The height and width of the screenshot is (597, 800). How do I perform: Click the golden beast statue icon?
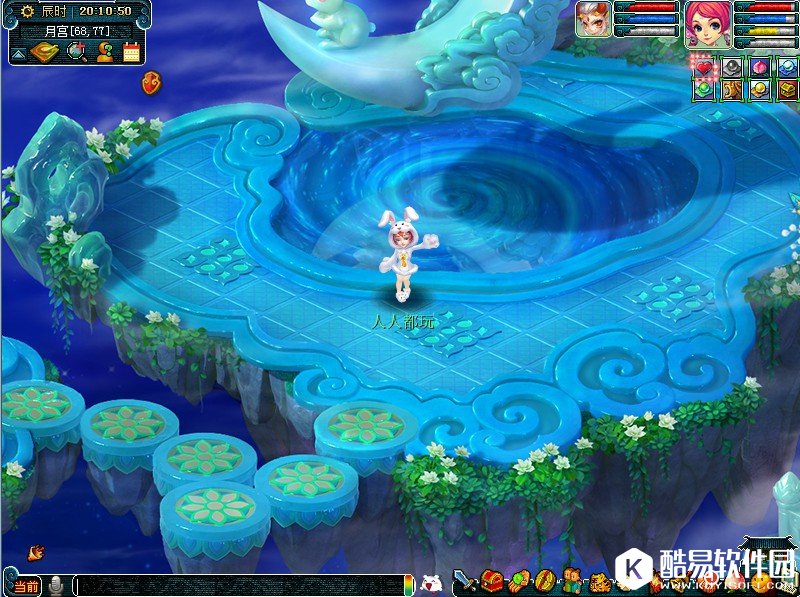coord(732,90)
